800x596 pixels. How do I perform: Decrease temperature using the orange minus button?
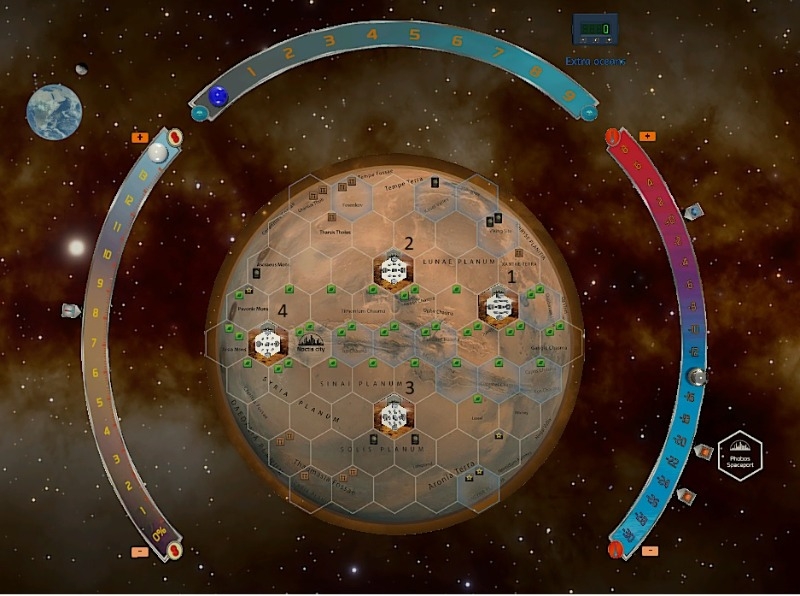point(651,551)
